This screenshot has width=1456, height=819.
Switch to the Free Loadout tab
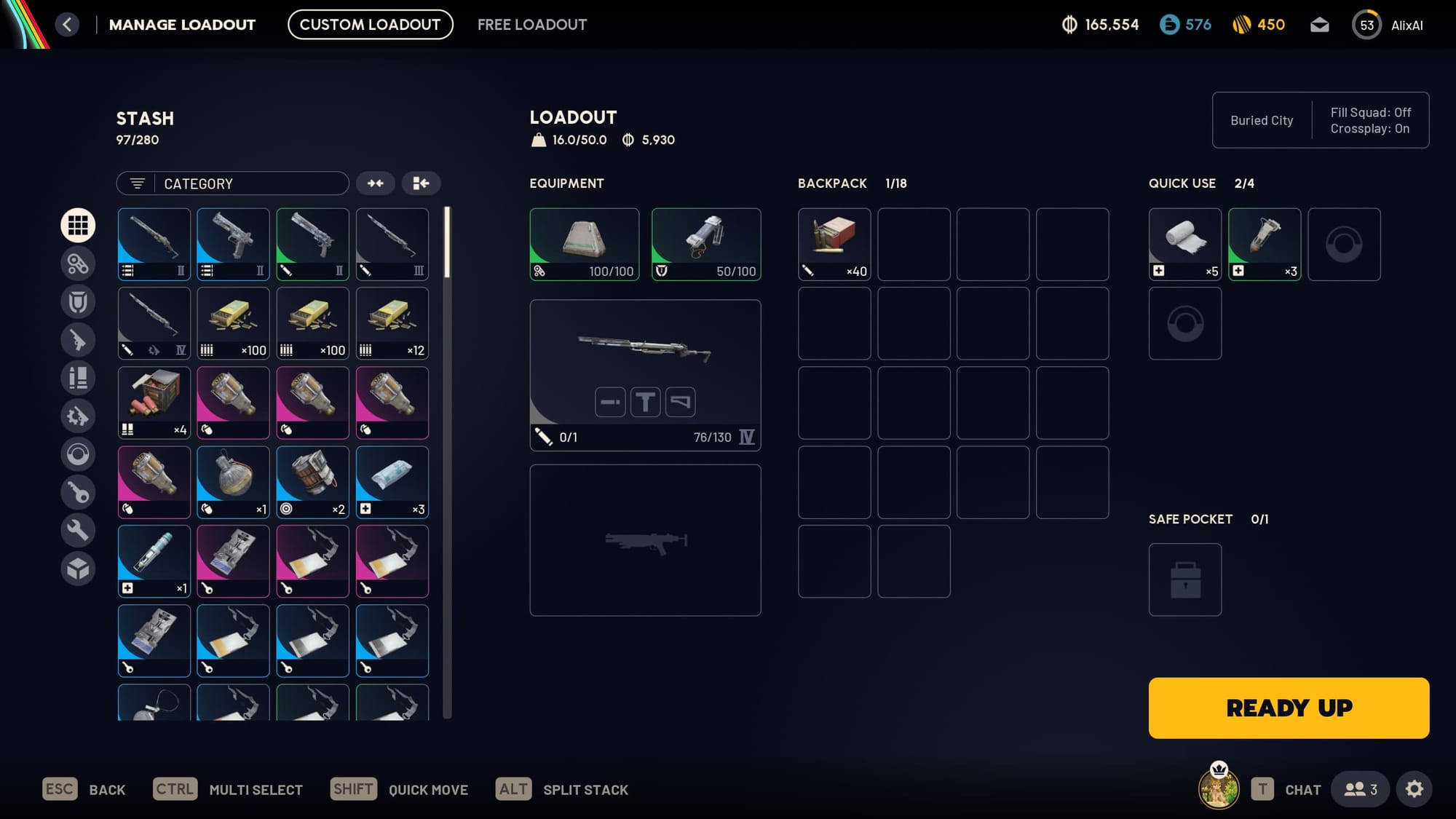[x=531, y=25]
